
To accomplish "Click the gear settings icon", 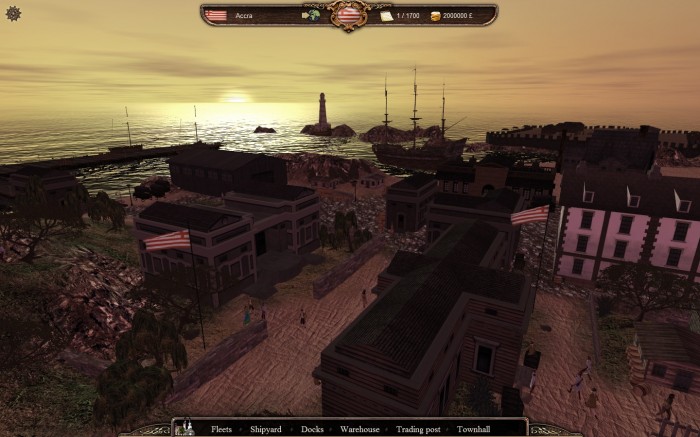I will pos(13,13).
